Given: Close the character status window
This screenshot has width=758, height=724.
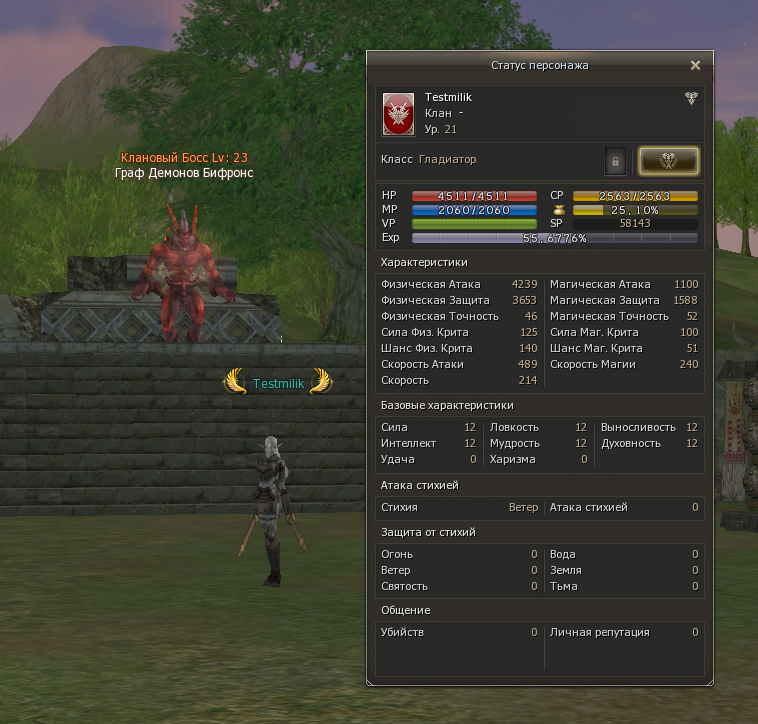Looking at the screenshot, I should click(696, 65).
